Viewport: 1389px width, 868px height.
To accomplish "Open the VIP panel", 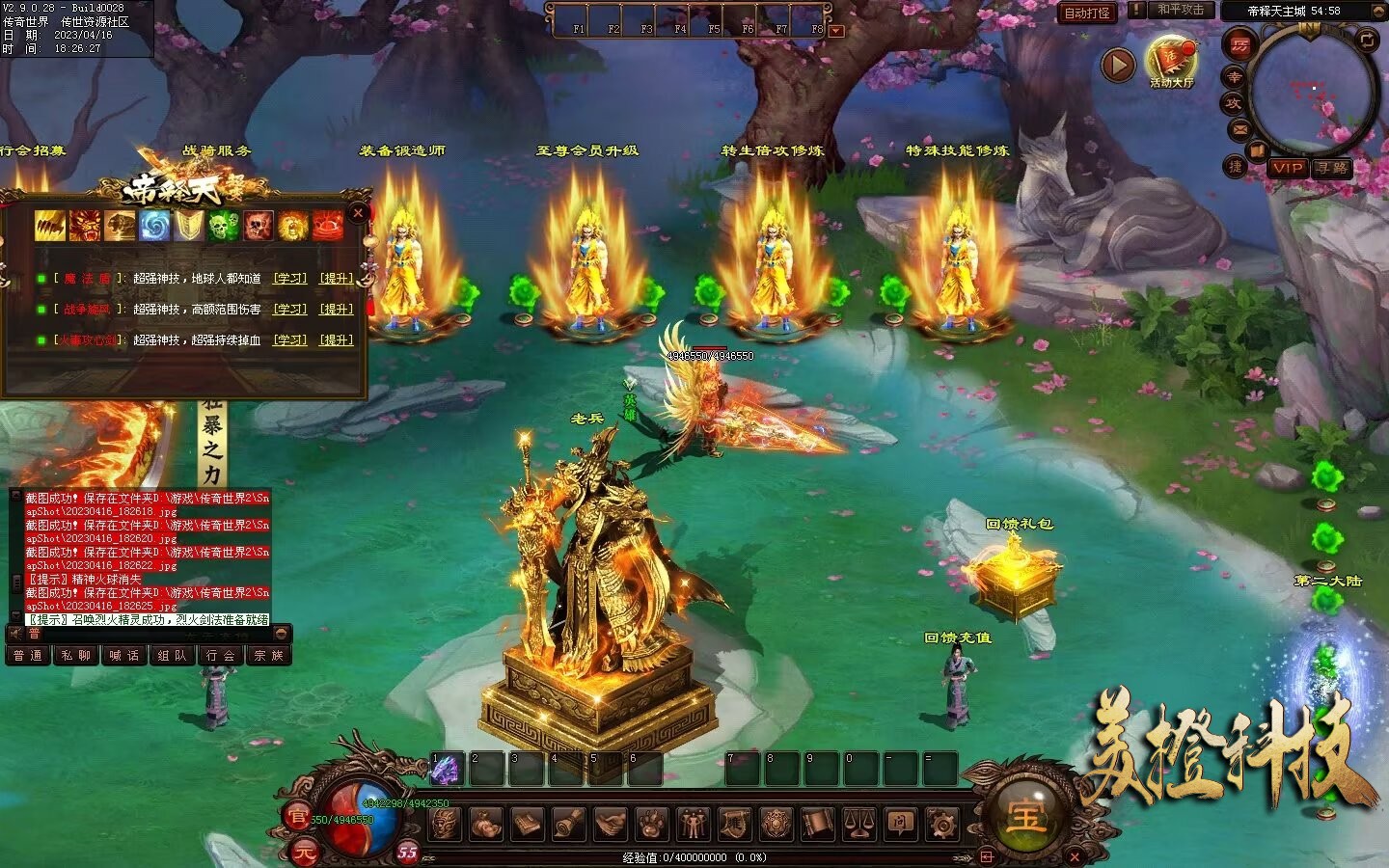I will (x=1287, y=168).
